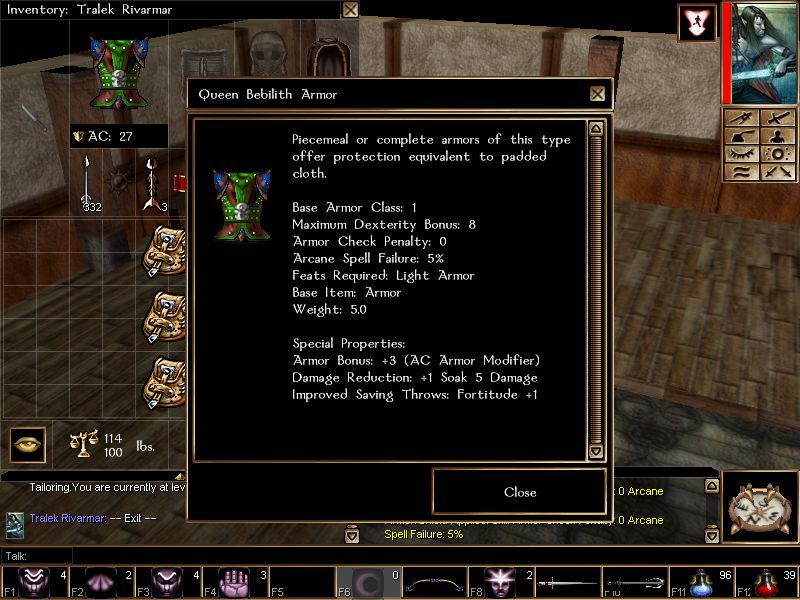Equip the longsword from quickslot F9

click(567, 582)
